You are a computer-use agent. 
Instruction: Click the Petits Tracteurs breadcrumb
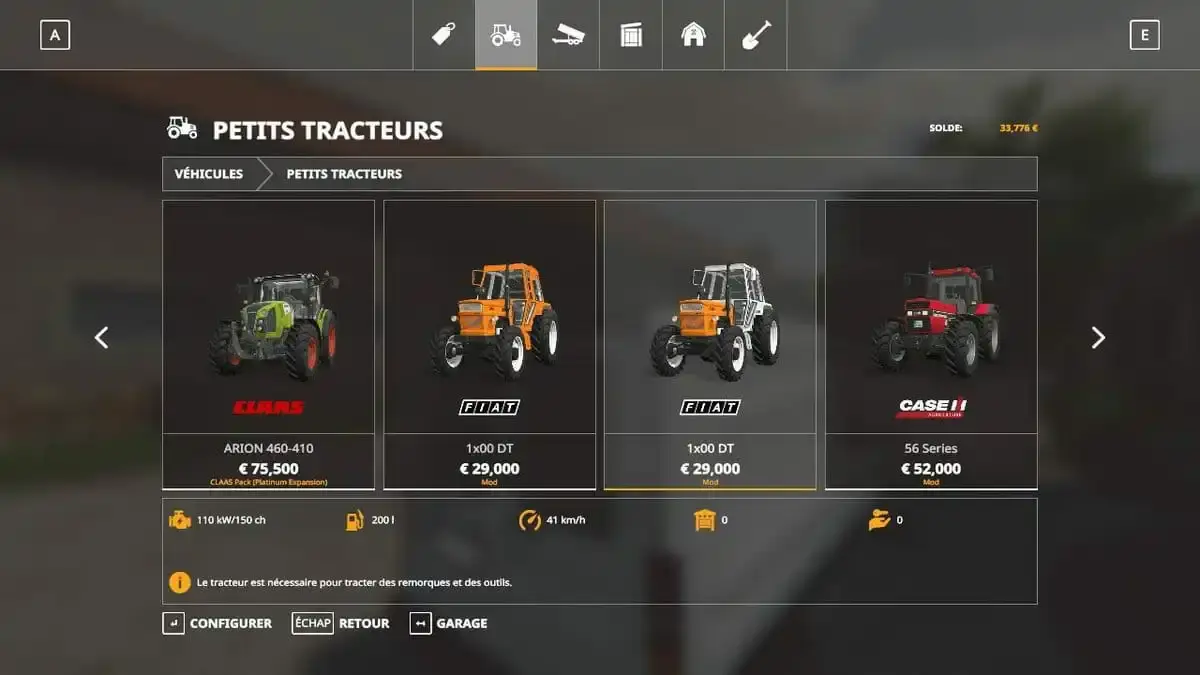344,174
